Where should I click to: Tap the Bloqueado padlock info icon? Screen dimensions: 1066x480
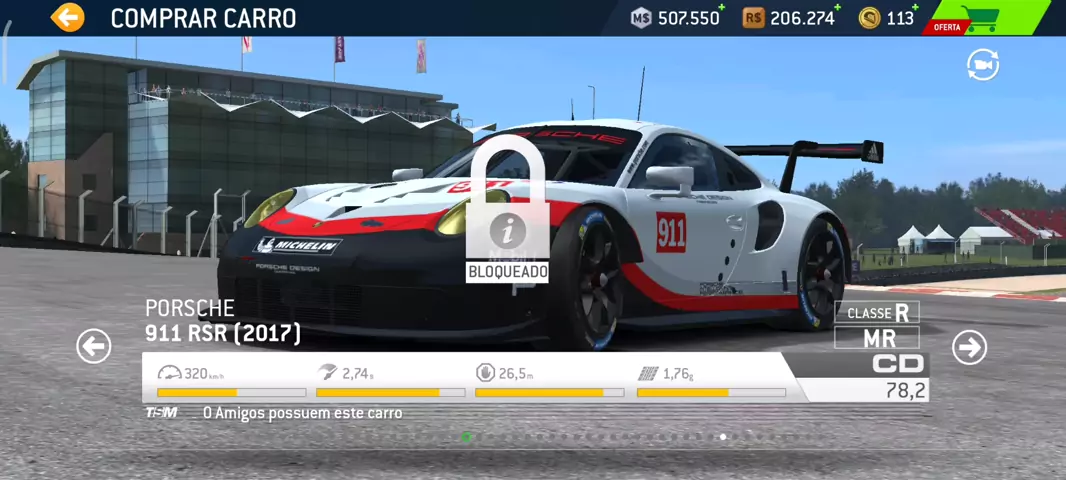pos(508,231)
